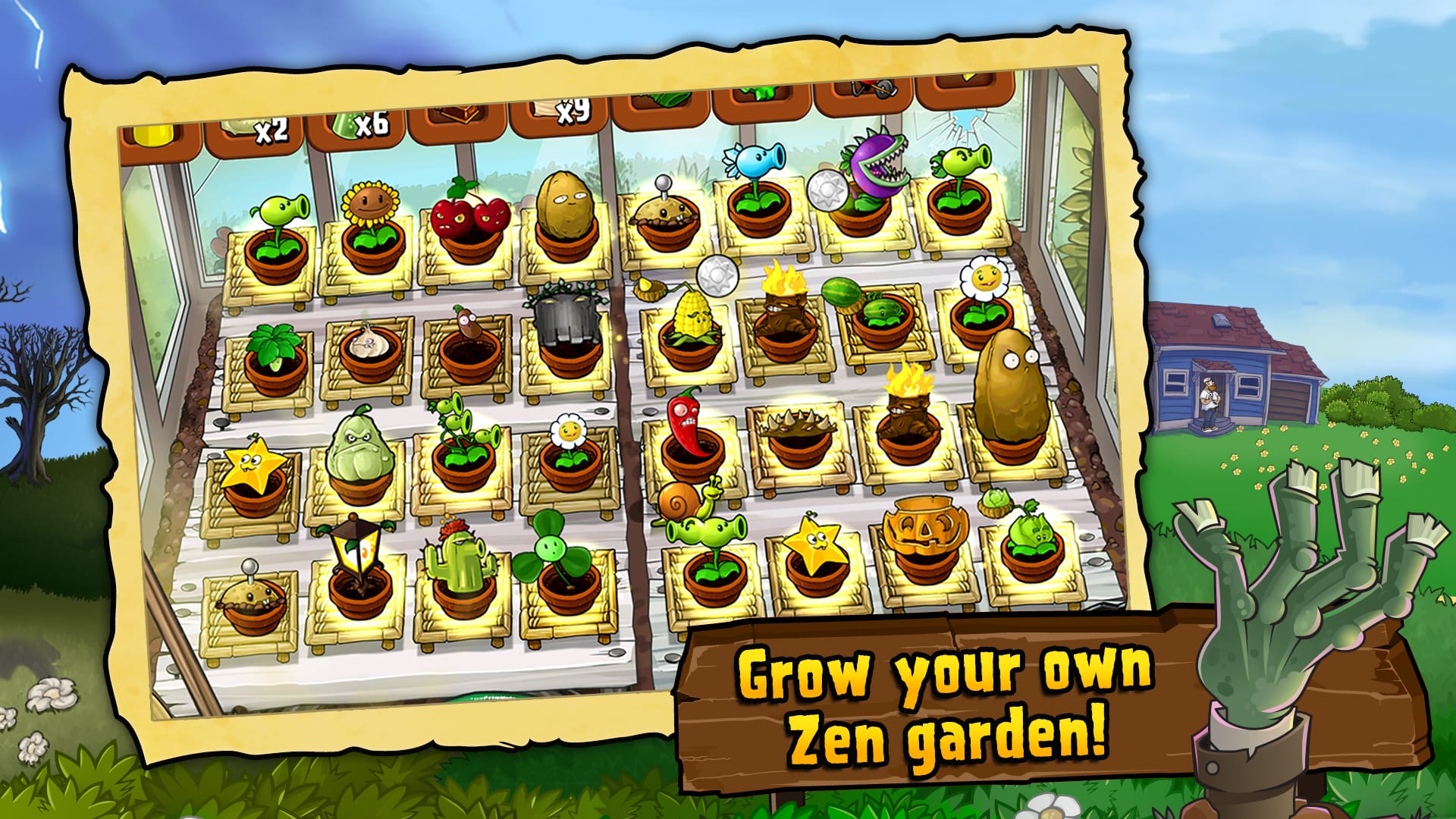1456x819 pixels.
Task: Click the Sunflower in its pot
Action: (370, 203)
